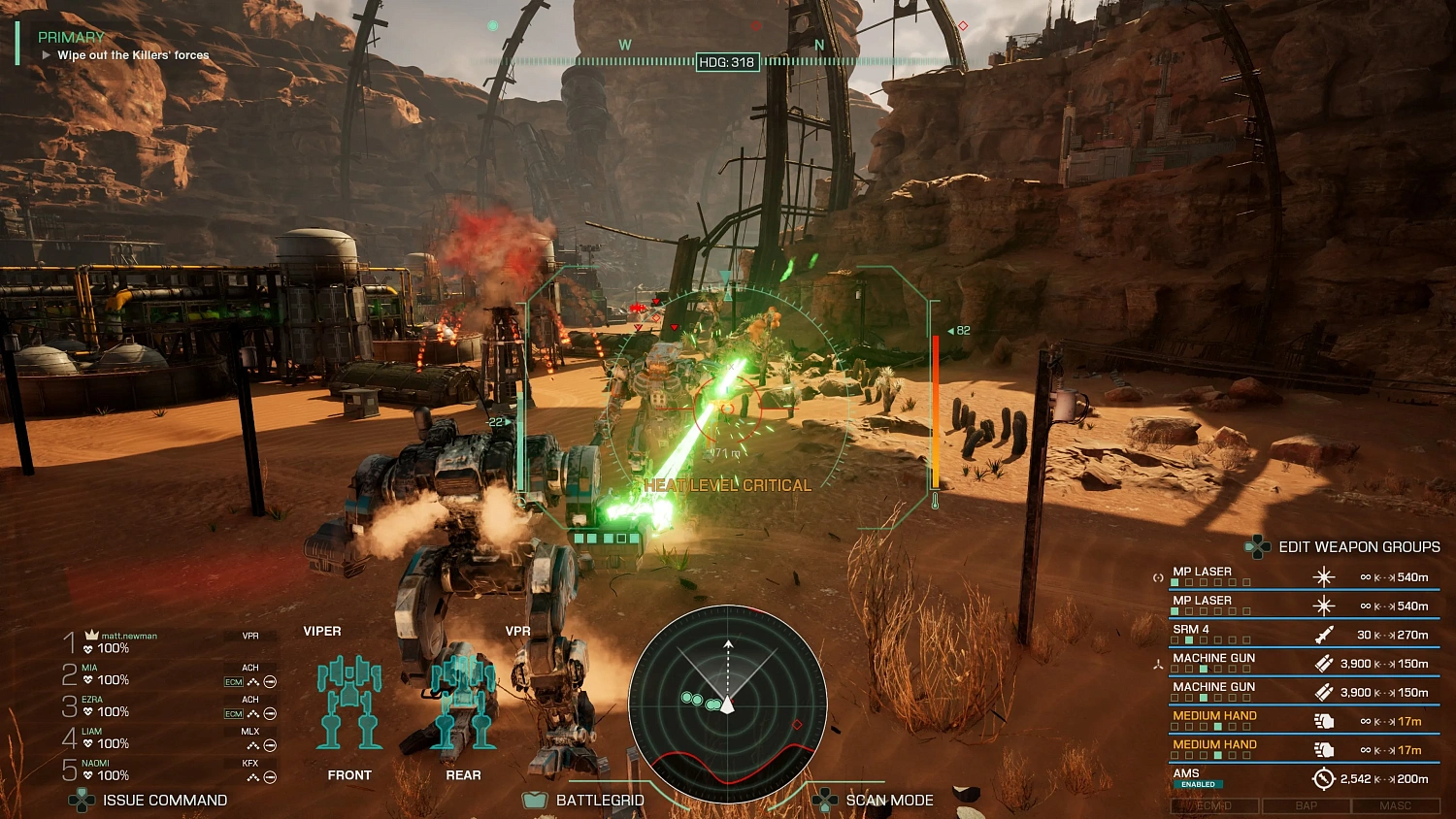Open the Primary objective Wipe out the Killers
The image size is (1456, 819).
click(131, 54)
